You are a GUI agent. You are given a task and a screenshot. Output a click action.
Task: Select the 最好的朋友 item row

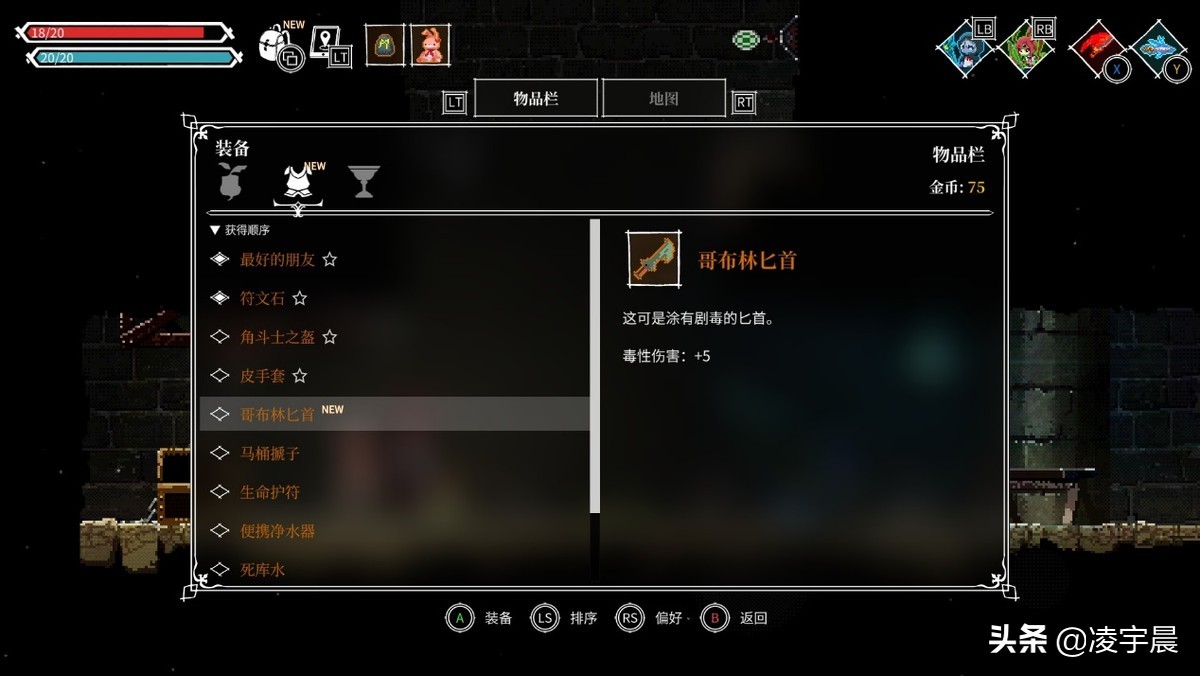277,259
